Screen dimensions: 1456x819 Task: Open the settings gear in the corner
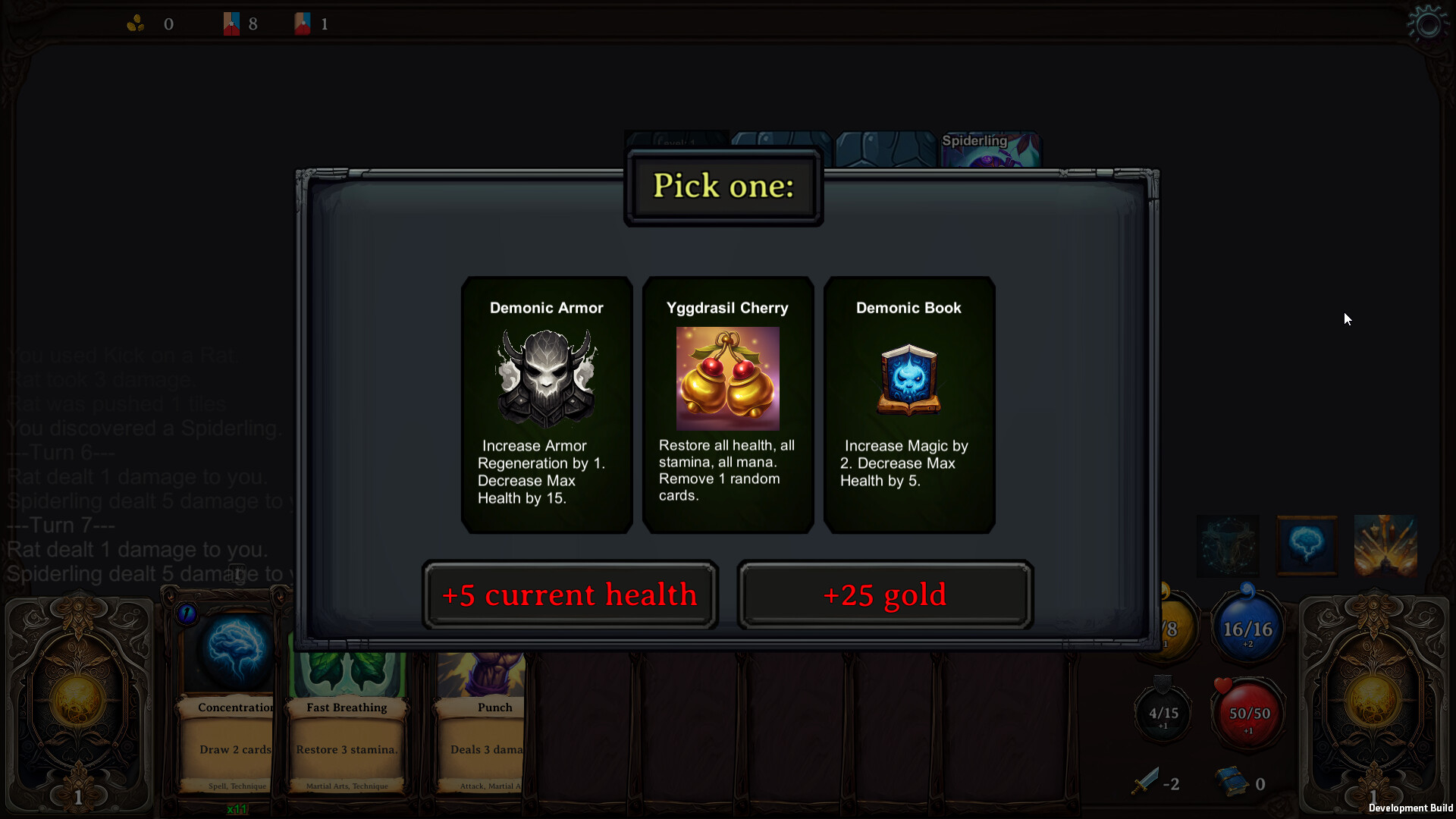pyautogui.click(x=1428, y=23)
